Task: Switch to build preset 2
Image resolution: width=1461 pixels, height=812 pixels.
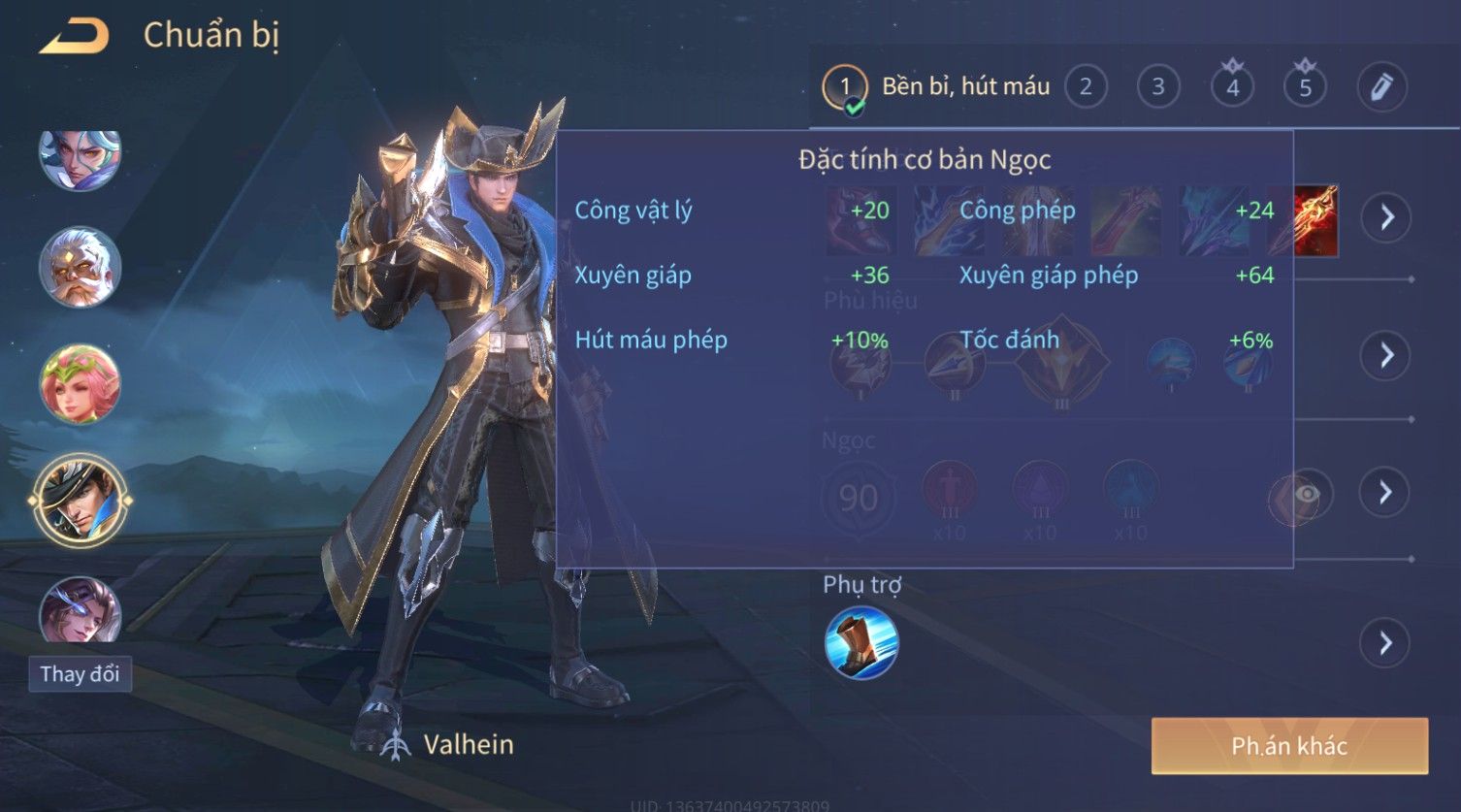Action: 1086,87
